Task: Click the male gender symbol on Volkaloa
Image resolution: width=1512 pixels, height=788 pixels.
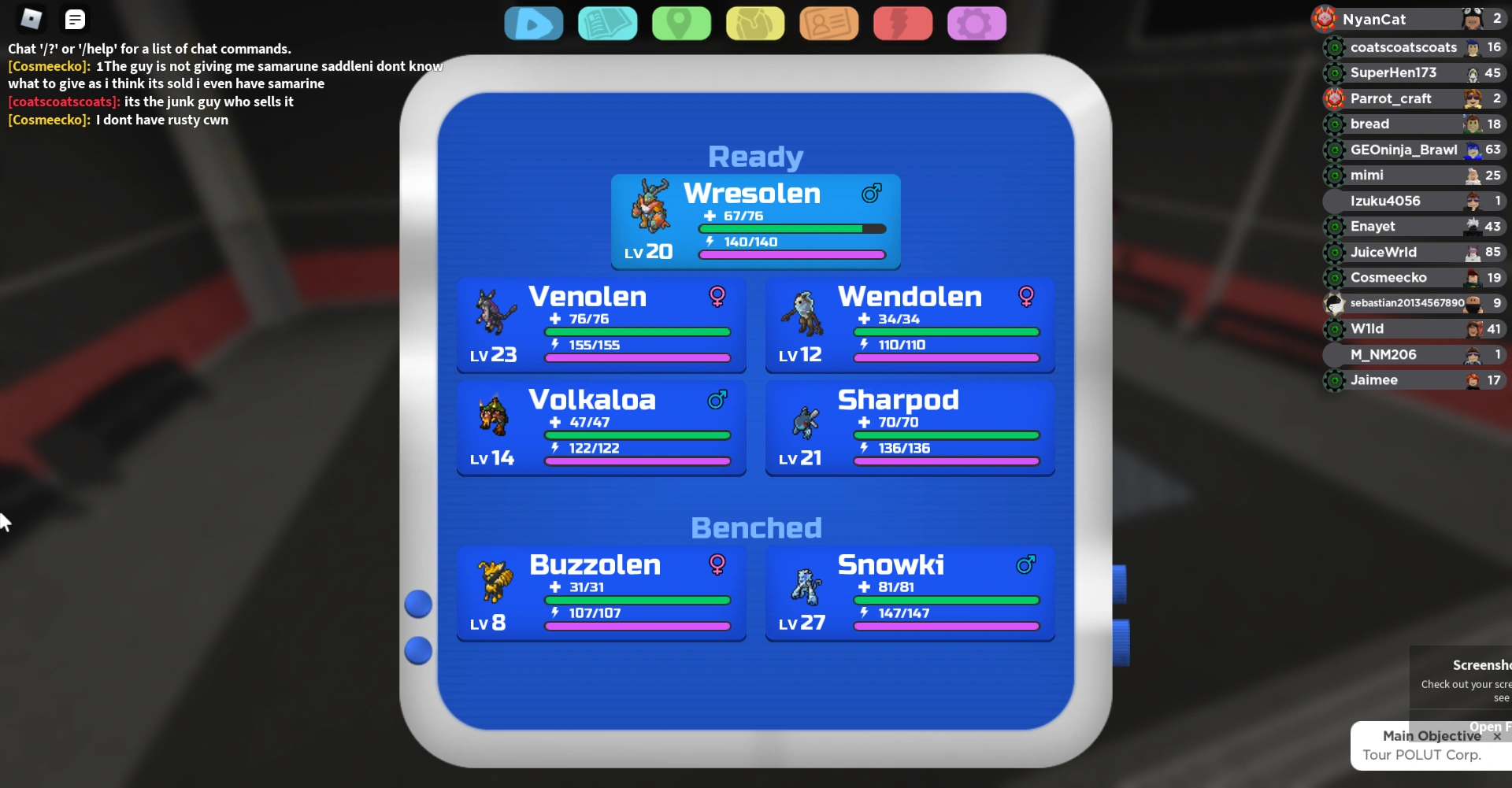Action: (x=717, y=400)
